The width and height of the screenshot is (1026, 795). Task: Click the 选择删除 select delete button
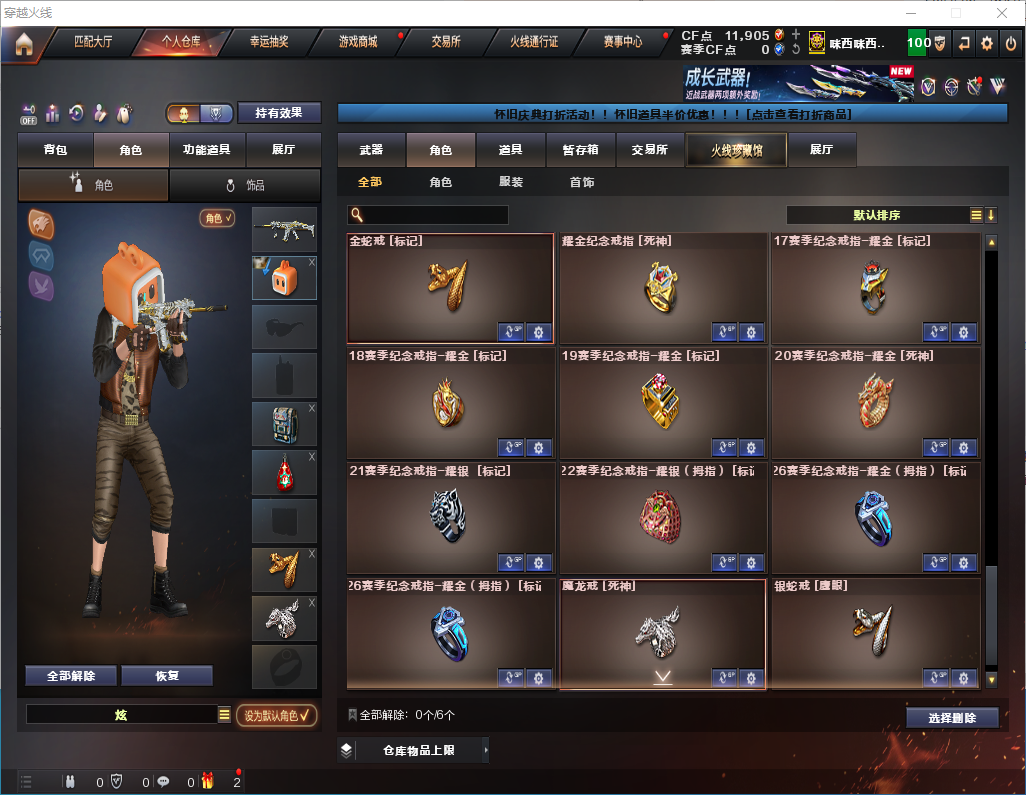point(952,718)
